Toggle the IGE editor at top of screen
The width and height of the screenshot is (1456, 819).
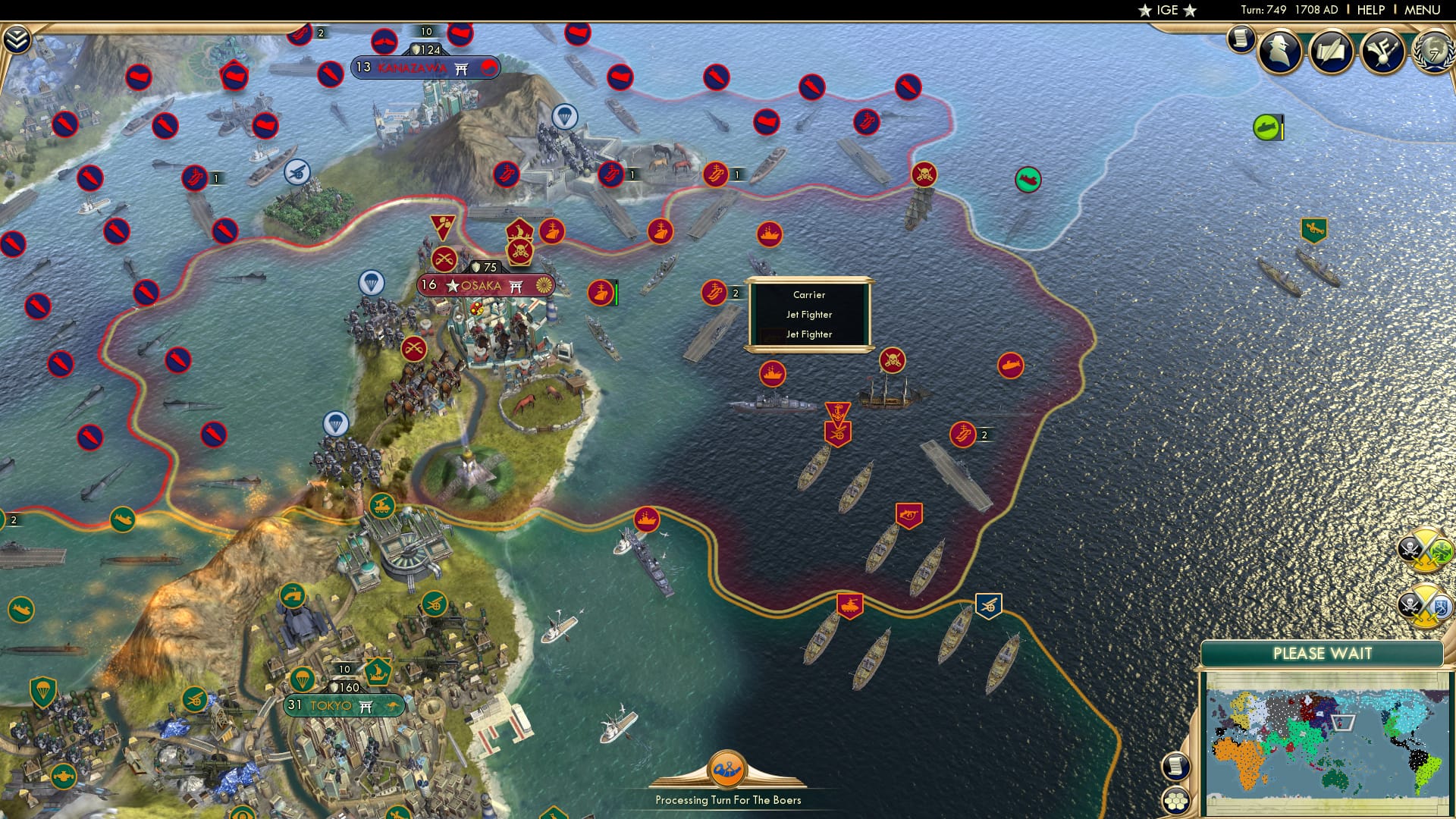(x=1168, y=11)
